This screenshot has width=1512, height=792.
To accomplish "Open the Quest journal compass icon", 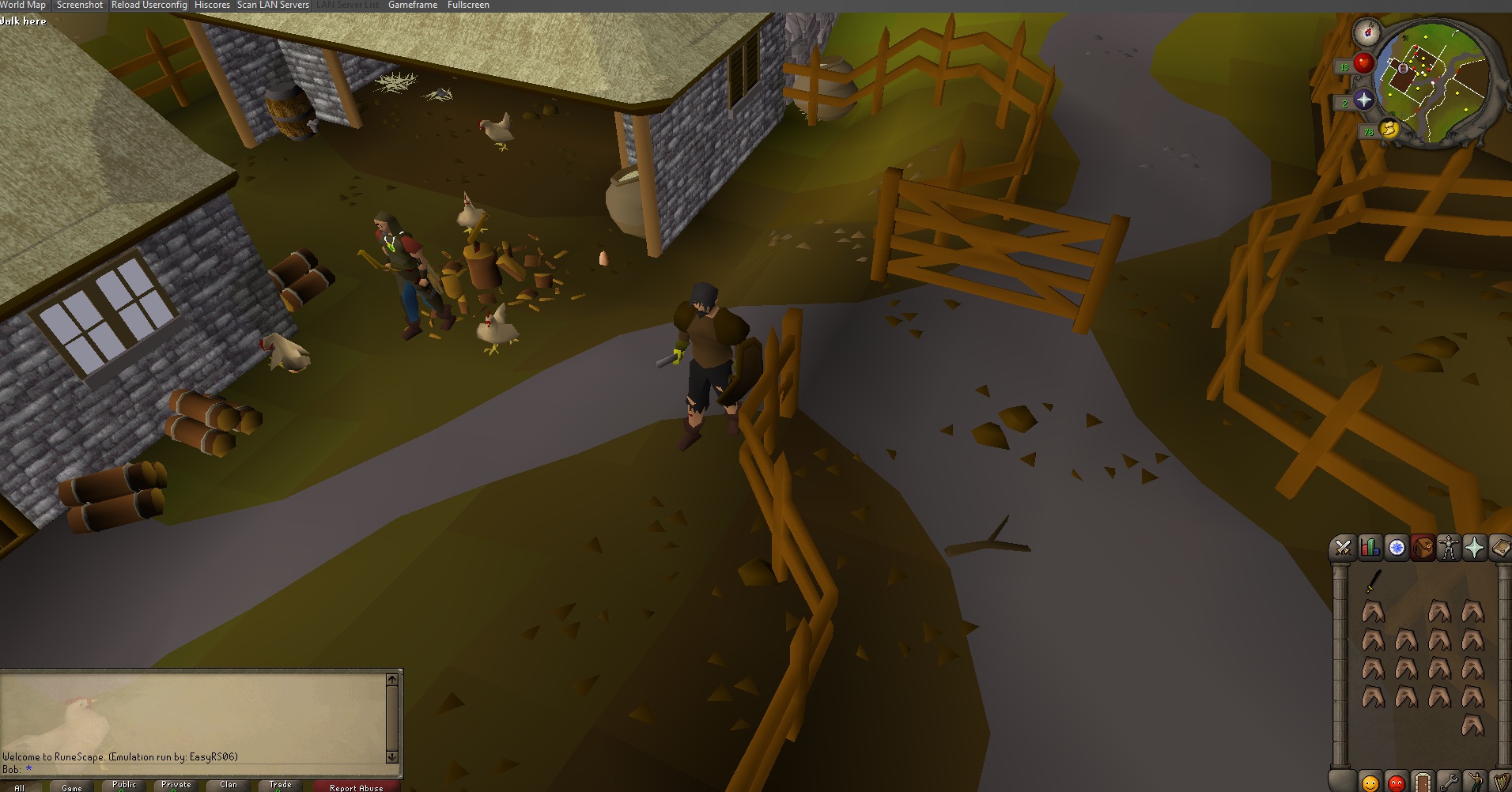I will (1396, 547).
